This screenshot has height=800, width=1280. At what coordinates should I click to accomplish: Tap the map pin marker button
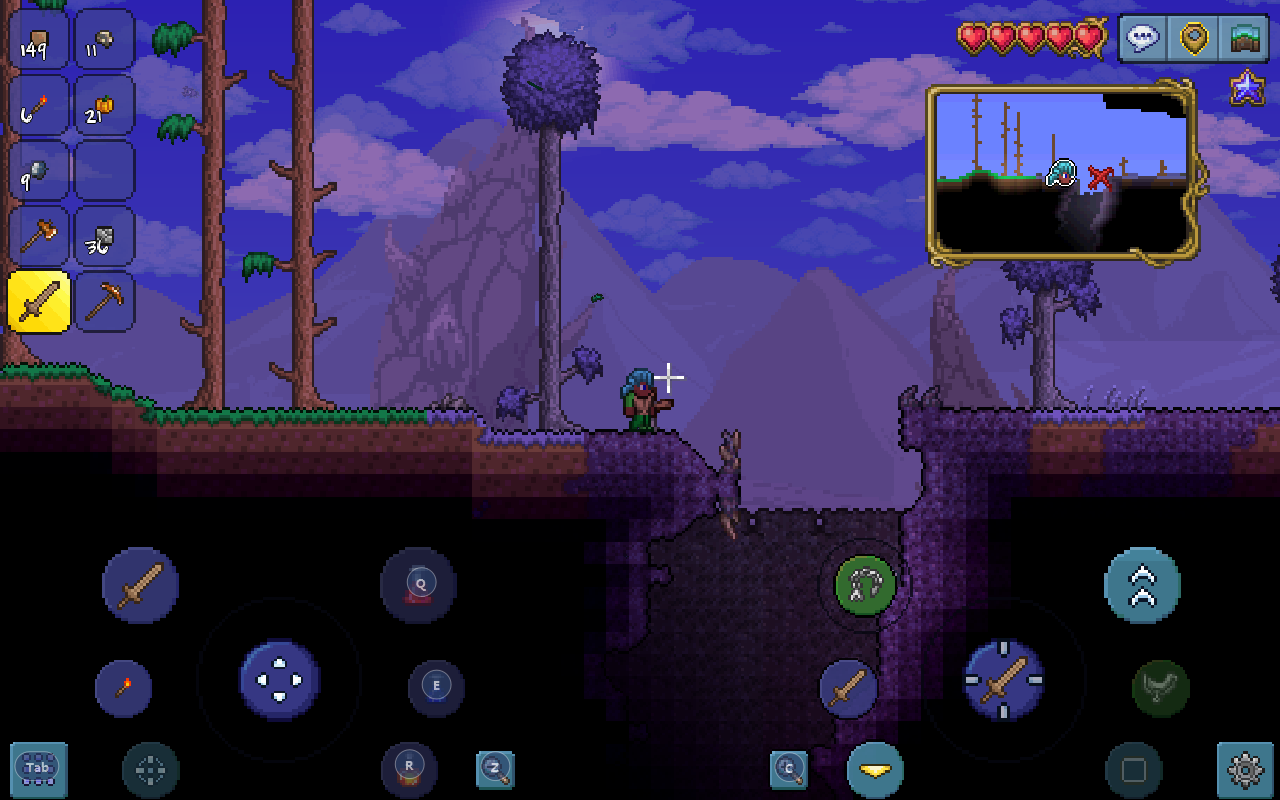coord(1194,38)
